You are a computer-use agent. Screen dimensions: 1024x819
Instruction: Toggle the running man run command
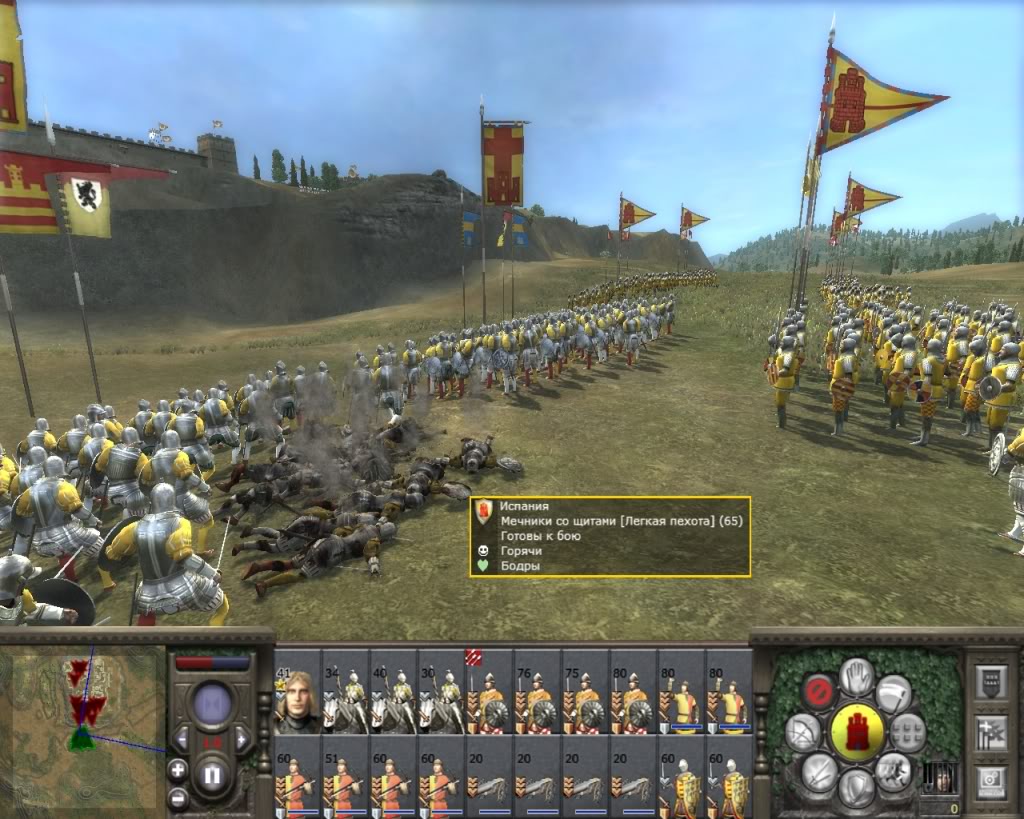[894, 771]
